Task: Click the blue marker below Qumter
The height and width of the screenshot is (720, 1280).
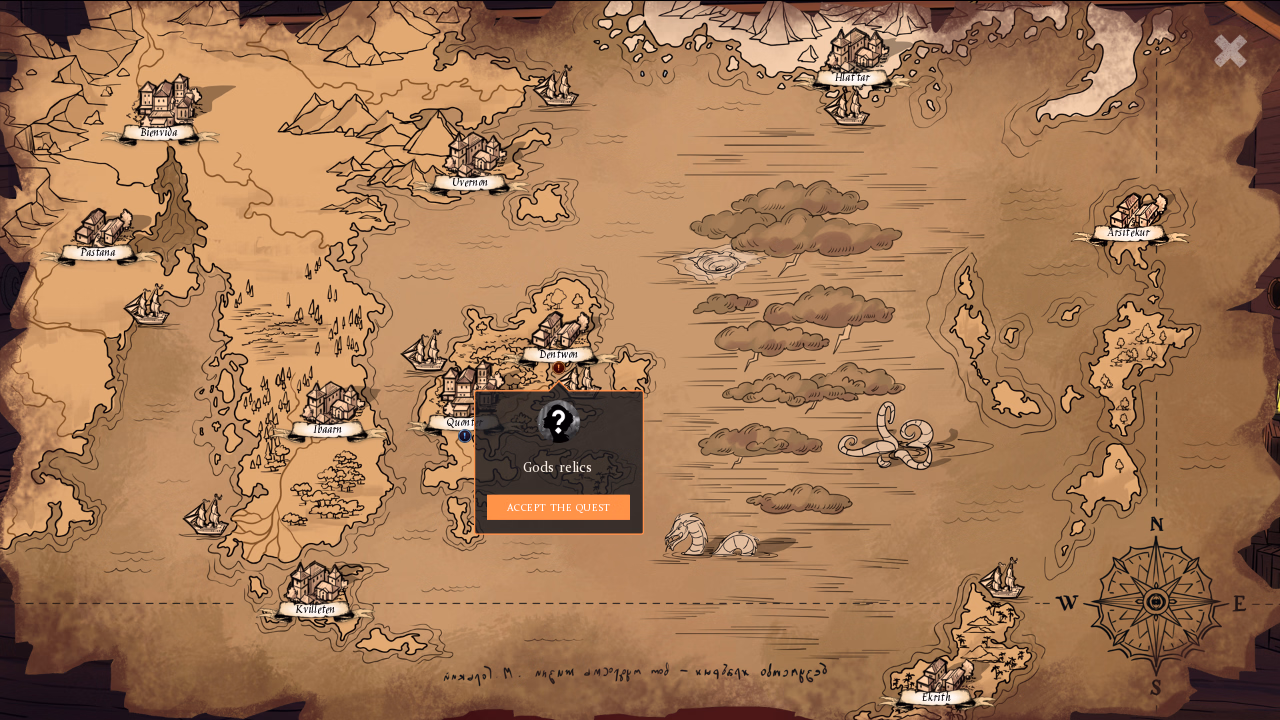Action: coord(464,436)
